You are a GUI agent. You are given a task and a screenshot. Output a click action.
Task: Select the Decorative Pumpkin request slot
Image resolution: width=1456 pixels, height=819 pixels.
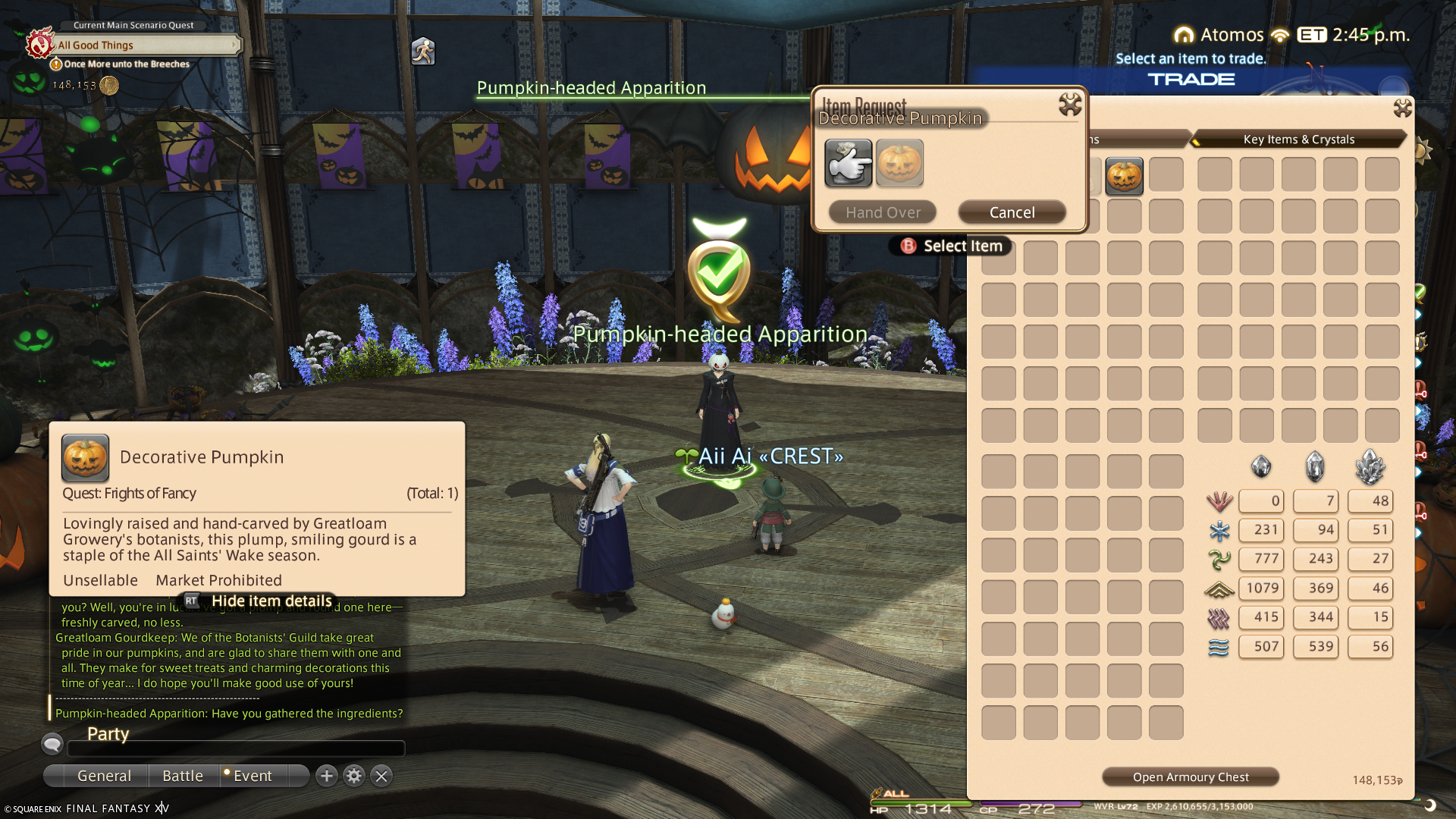tap(899, 163)
